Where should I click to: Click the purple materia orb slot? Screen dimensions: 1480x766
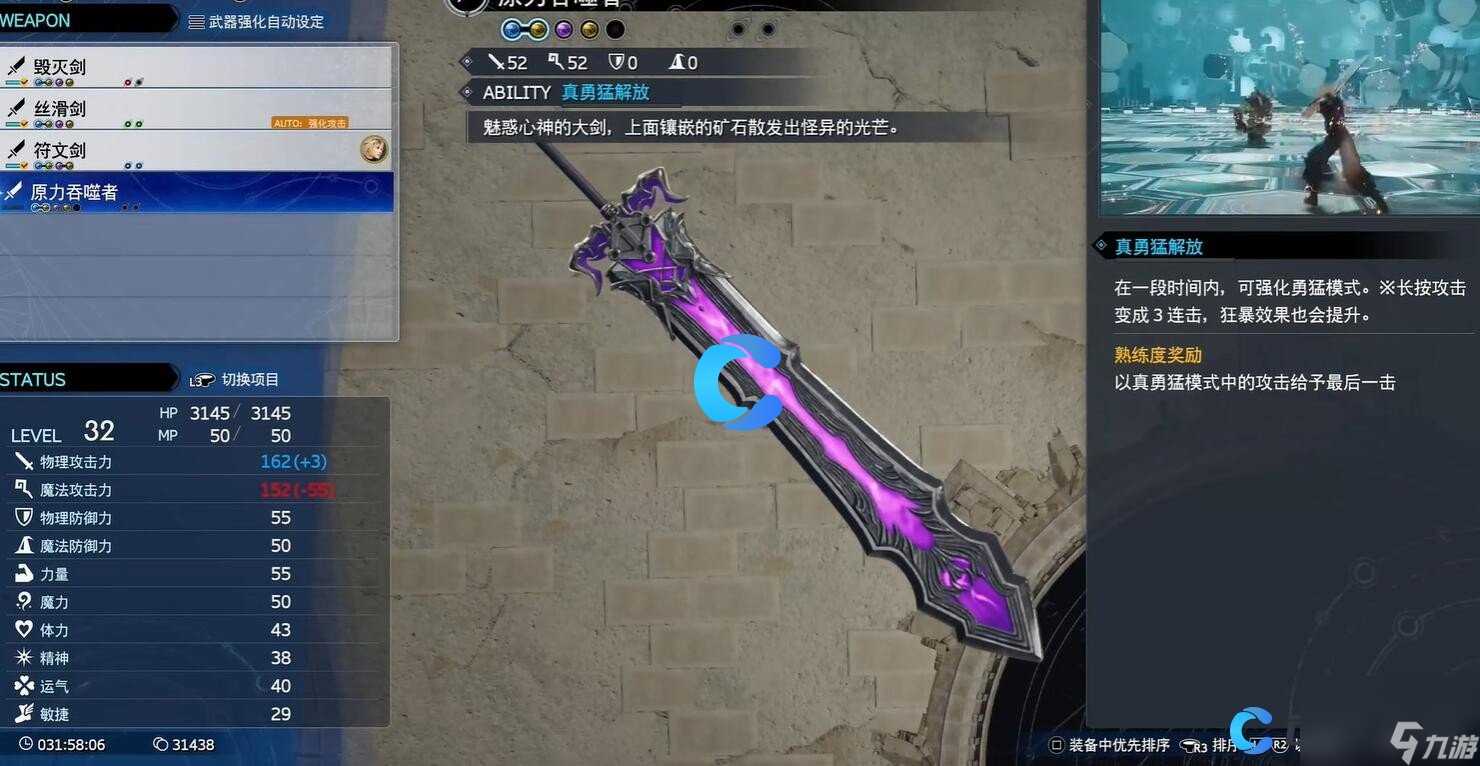(563, 29)
